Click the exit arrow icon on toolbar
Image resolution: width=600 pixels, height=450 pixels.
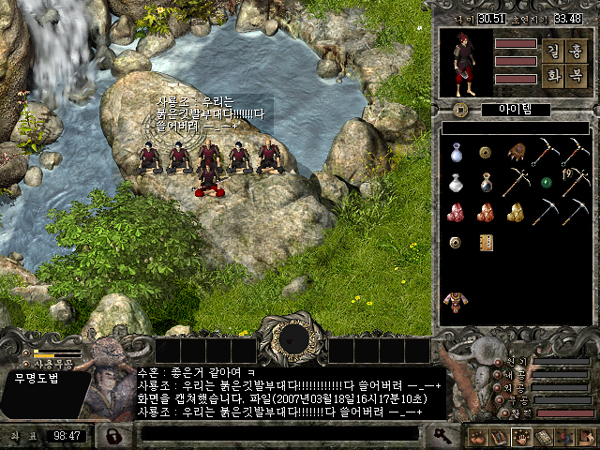pyautogui.click(x=584, y=436)
